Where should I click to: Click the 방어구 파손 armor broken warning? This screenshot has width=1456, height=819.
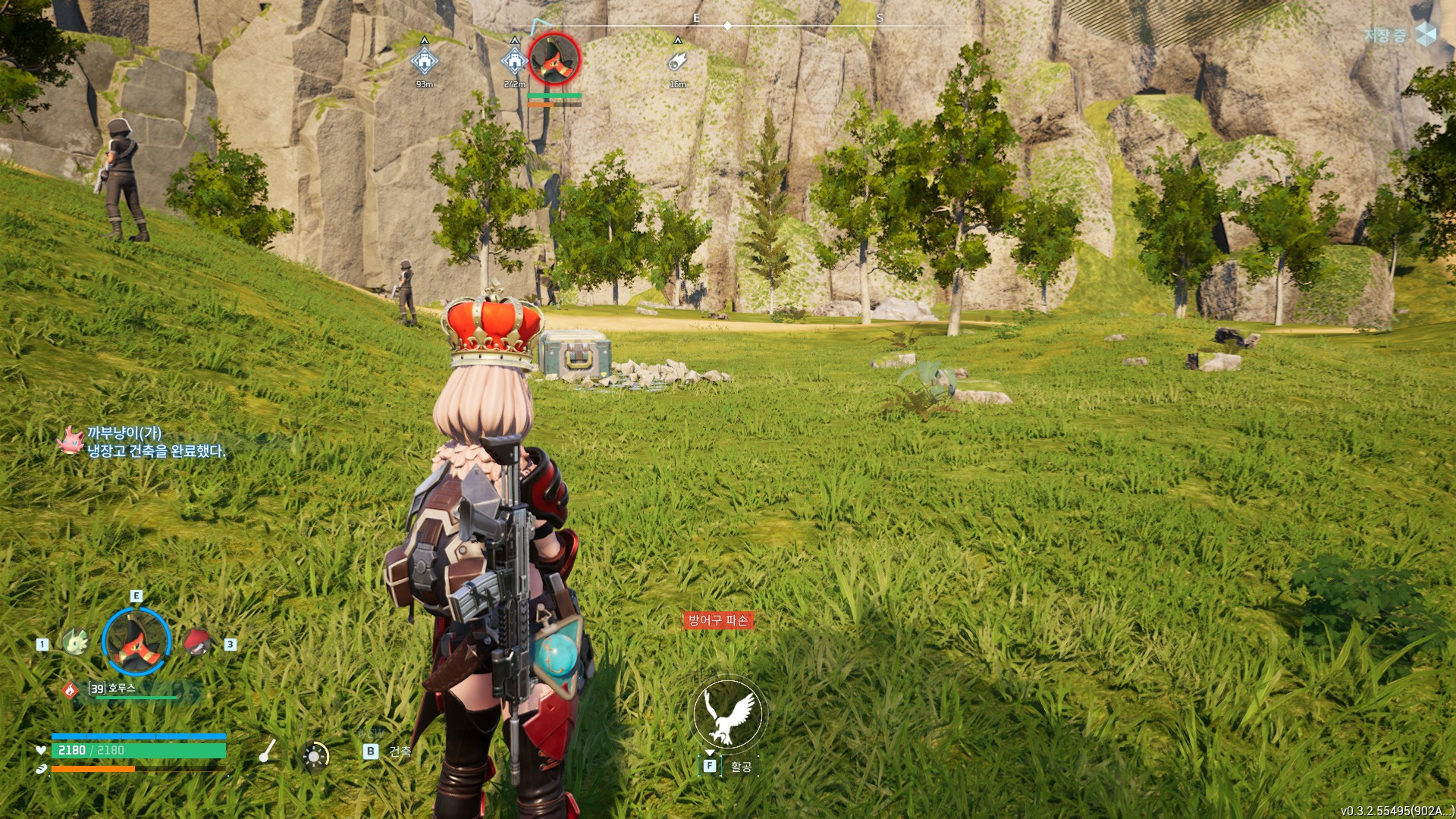(x=718, y=620)
